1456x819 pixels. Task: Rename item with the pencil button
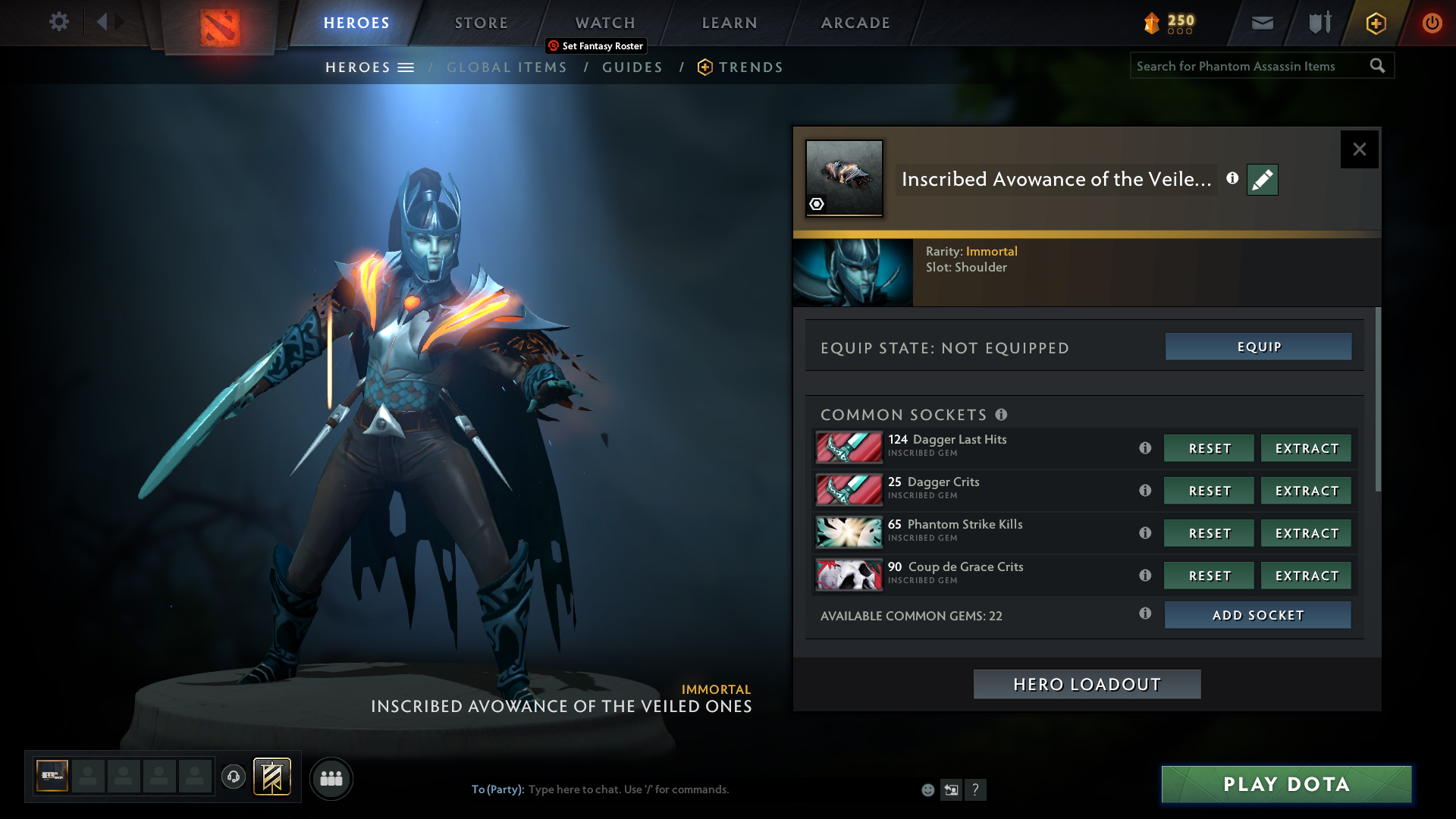click(x=1262, y=180)
